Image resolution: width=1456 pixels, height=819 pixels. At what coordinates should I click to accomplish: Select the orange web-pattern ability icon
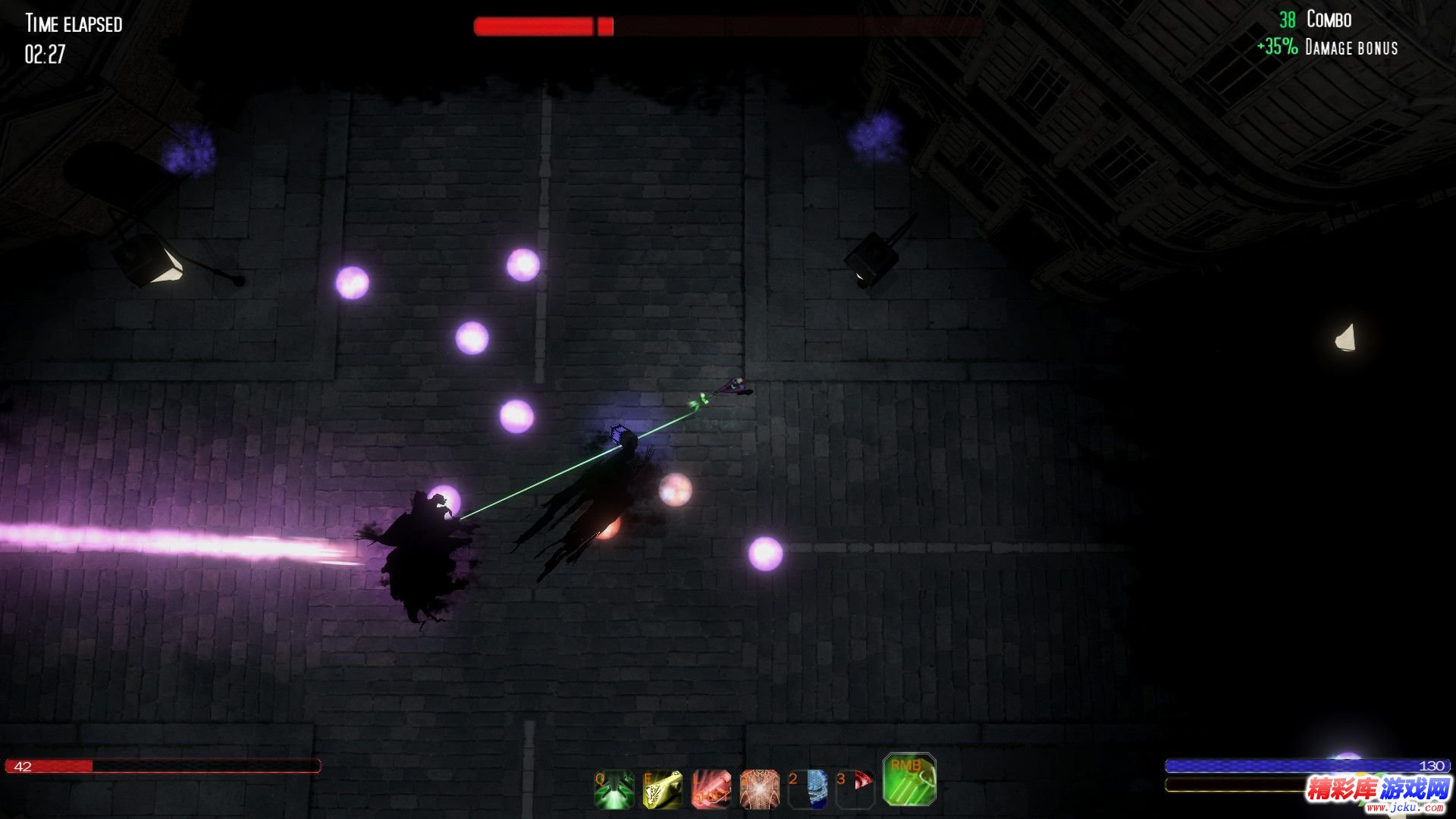click(759, 789)
